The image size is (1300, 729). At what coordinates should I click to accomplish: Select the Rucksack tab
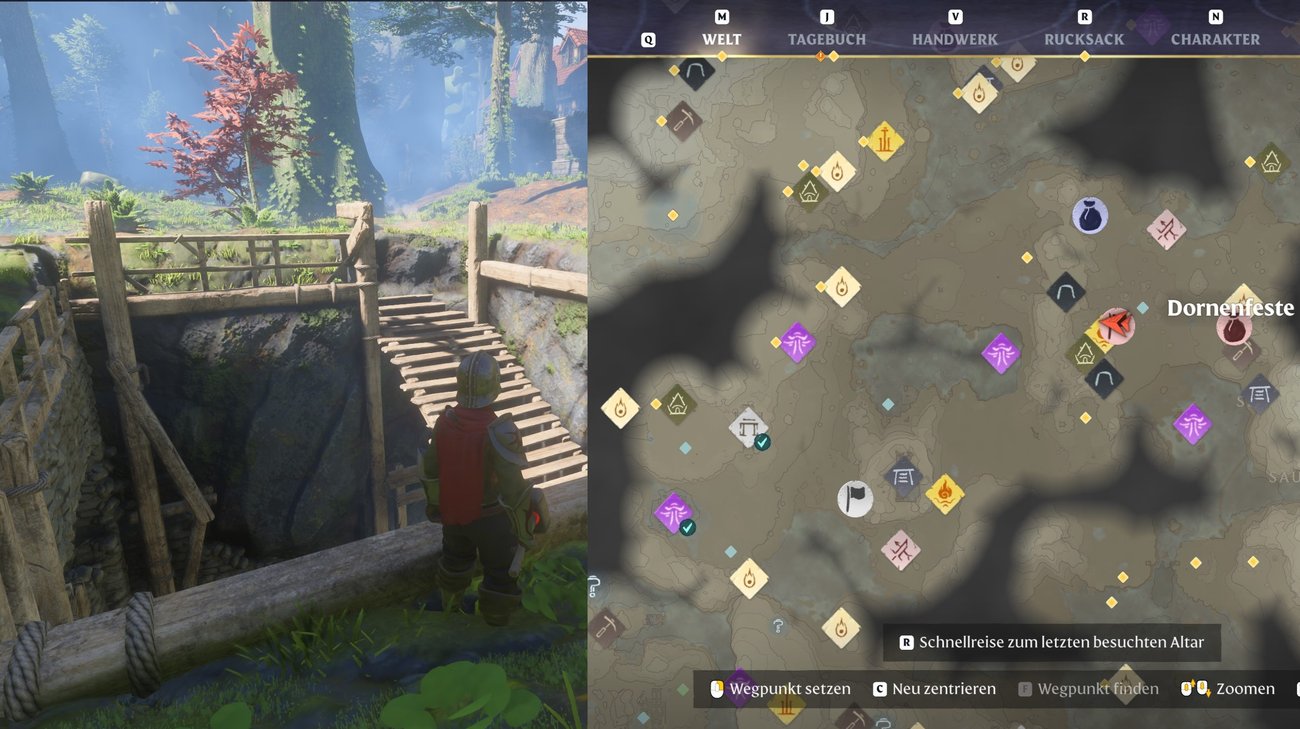(1084, 39)
